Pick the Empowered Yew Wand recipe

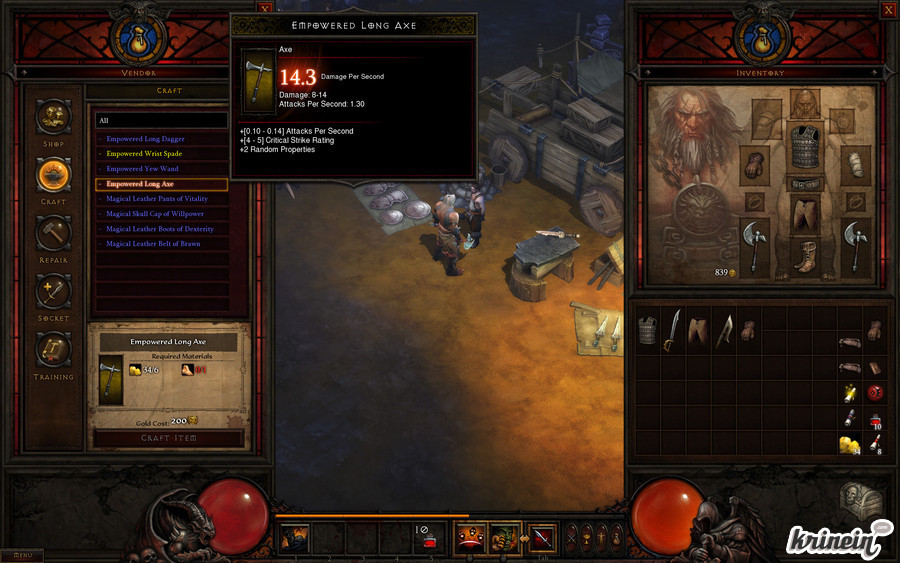point(143,169)
